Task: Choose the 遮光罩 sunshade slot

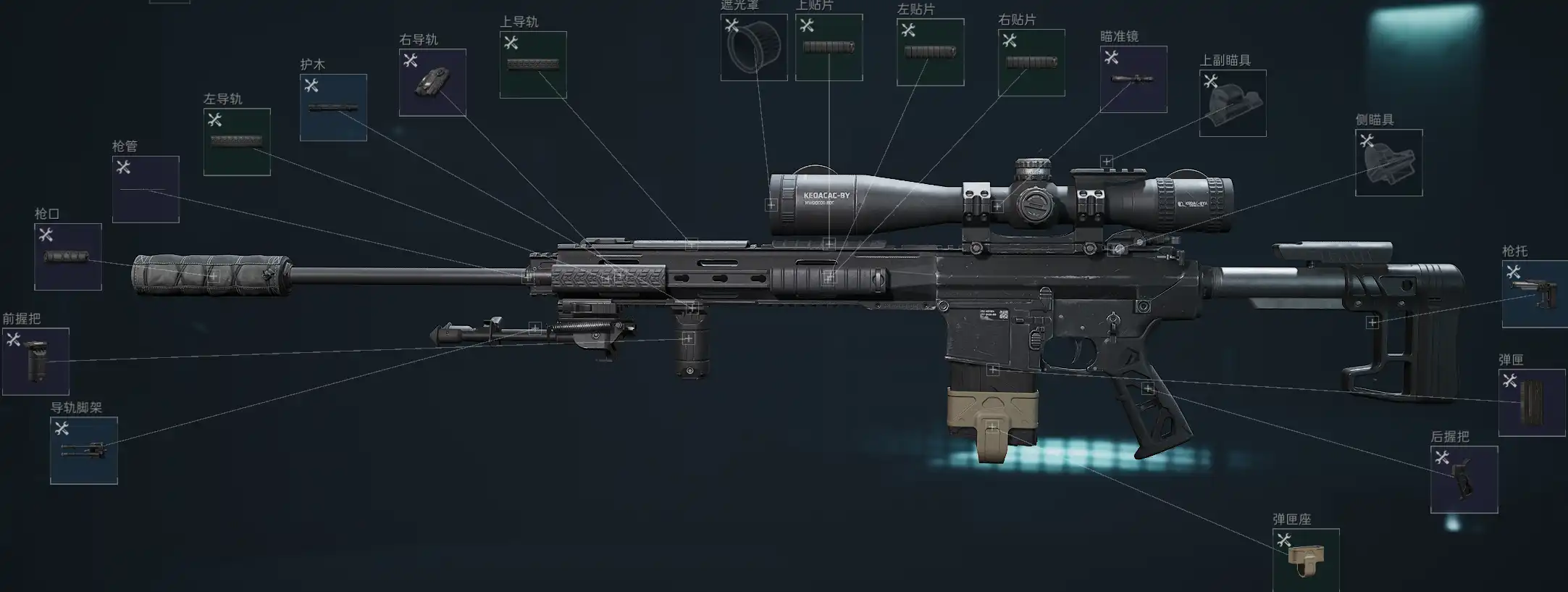Action: tap(754, 47)
